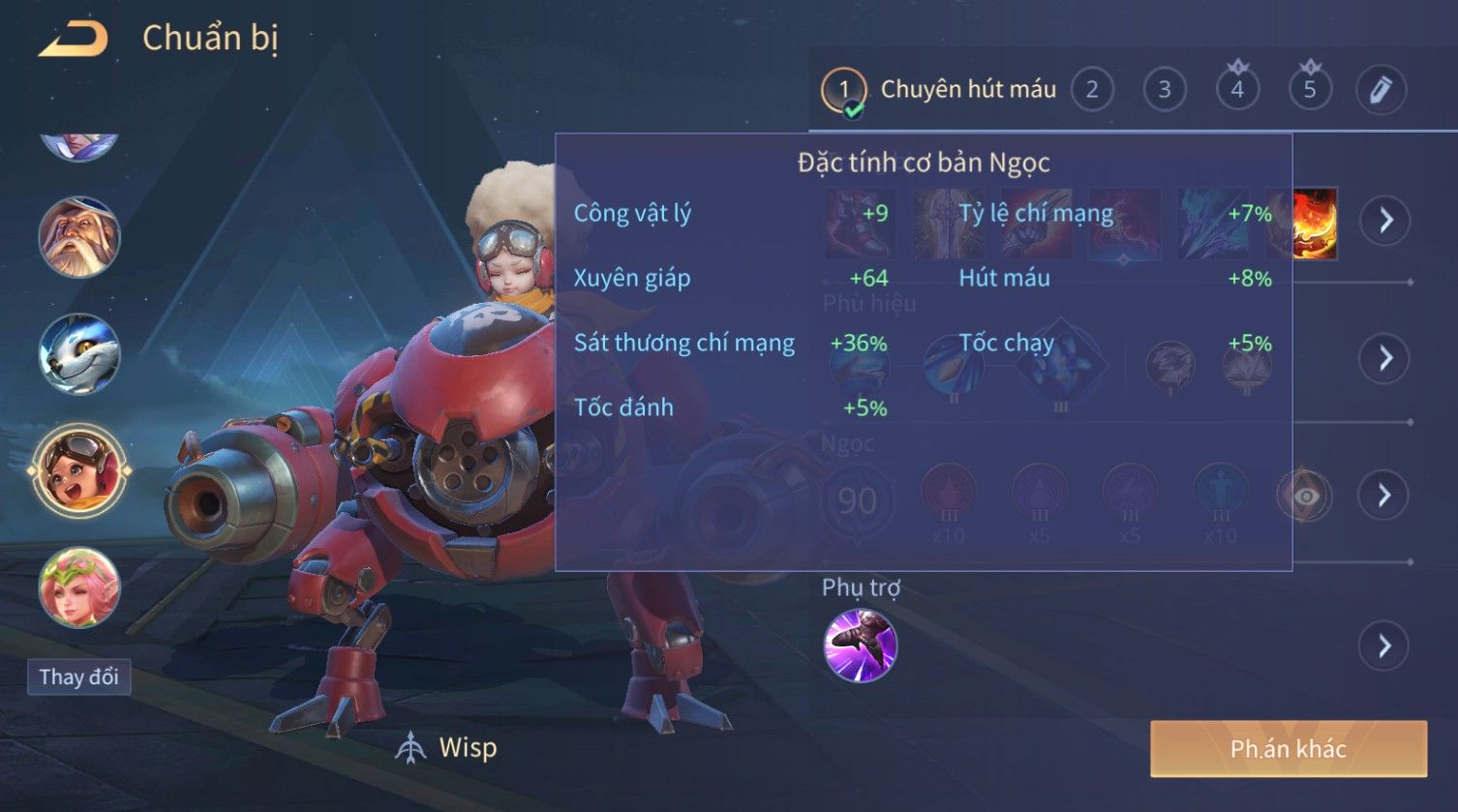Click the Phần khác button
Screen dimensions: 1458x812
click(x=1288, y=749)
